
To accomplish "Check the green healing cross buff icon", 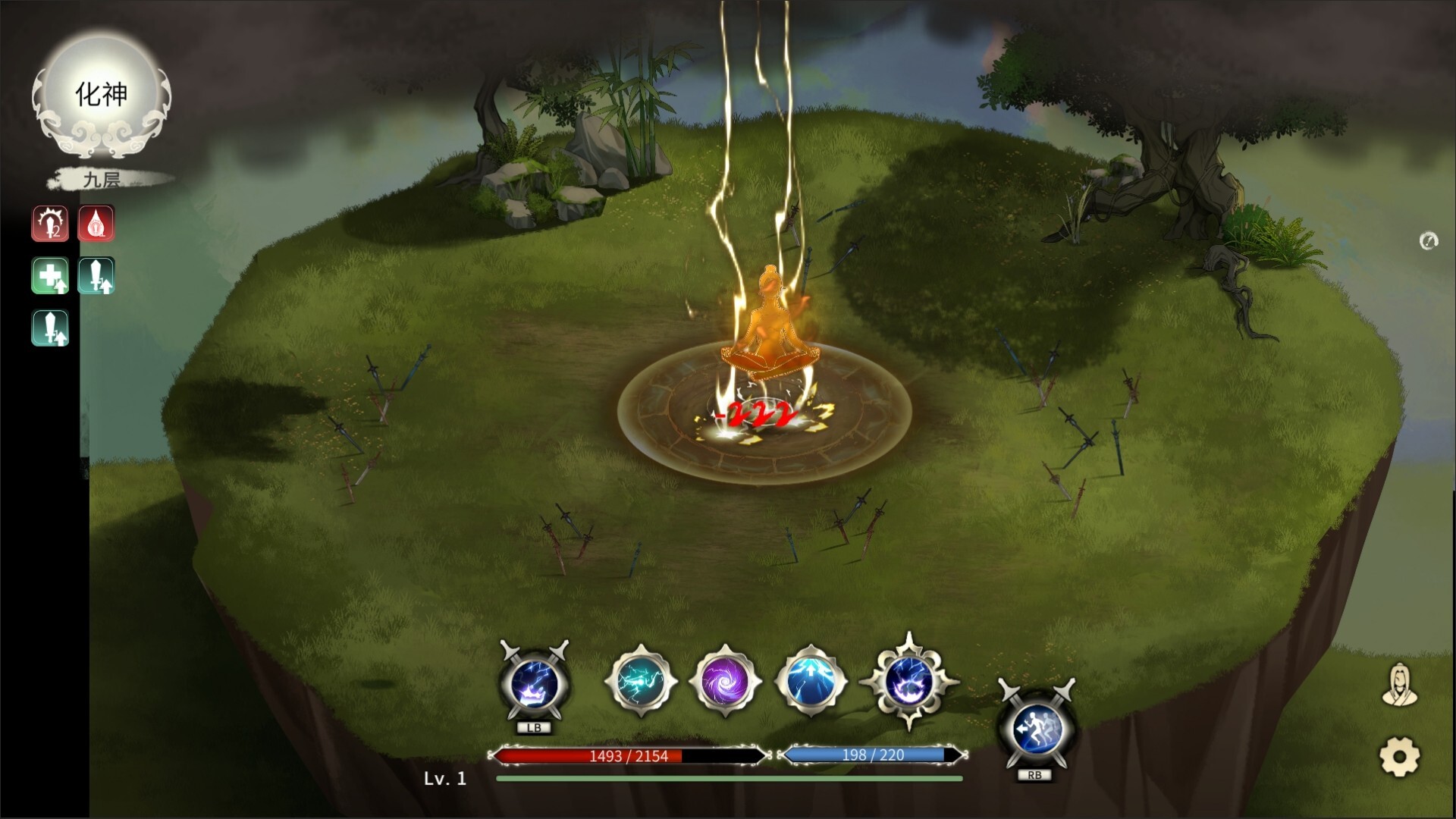I will point(50,275).
